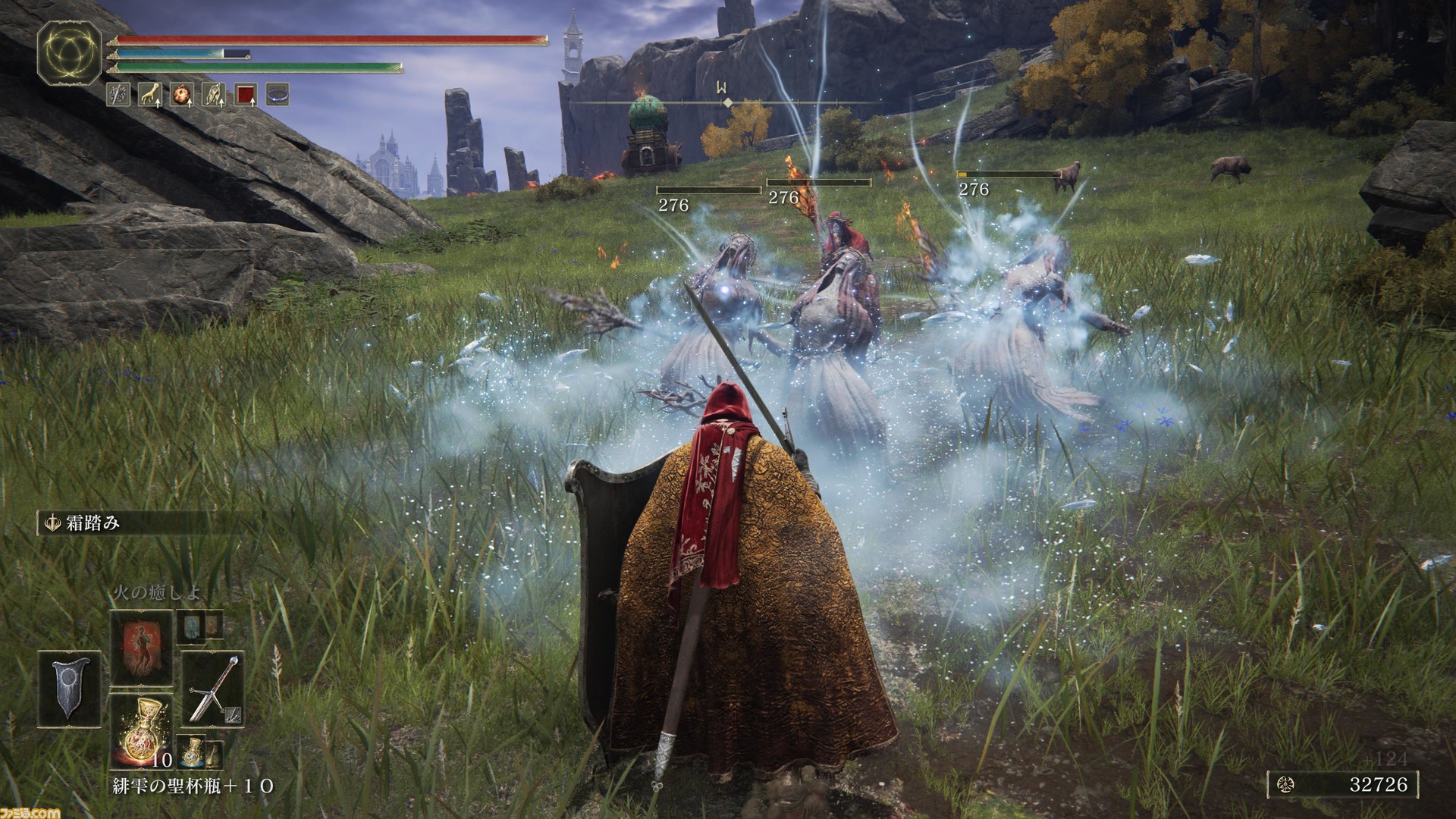Select the small teal next-spell slot
This screenshot has height=819, width=1456.
click(190, 626)
